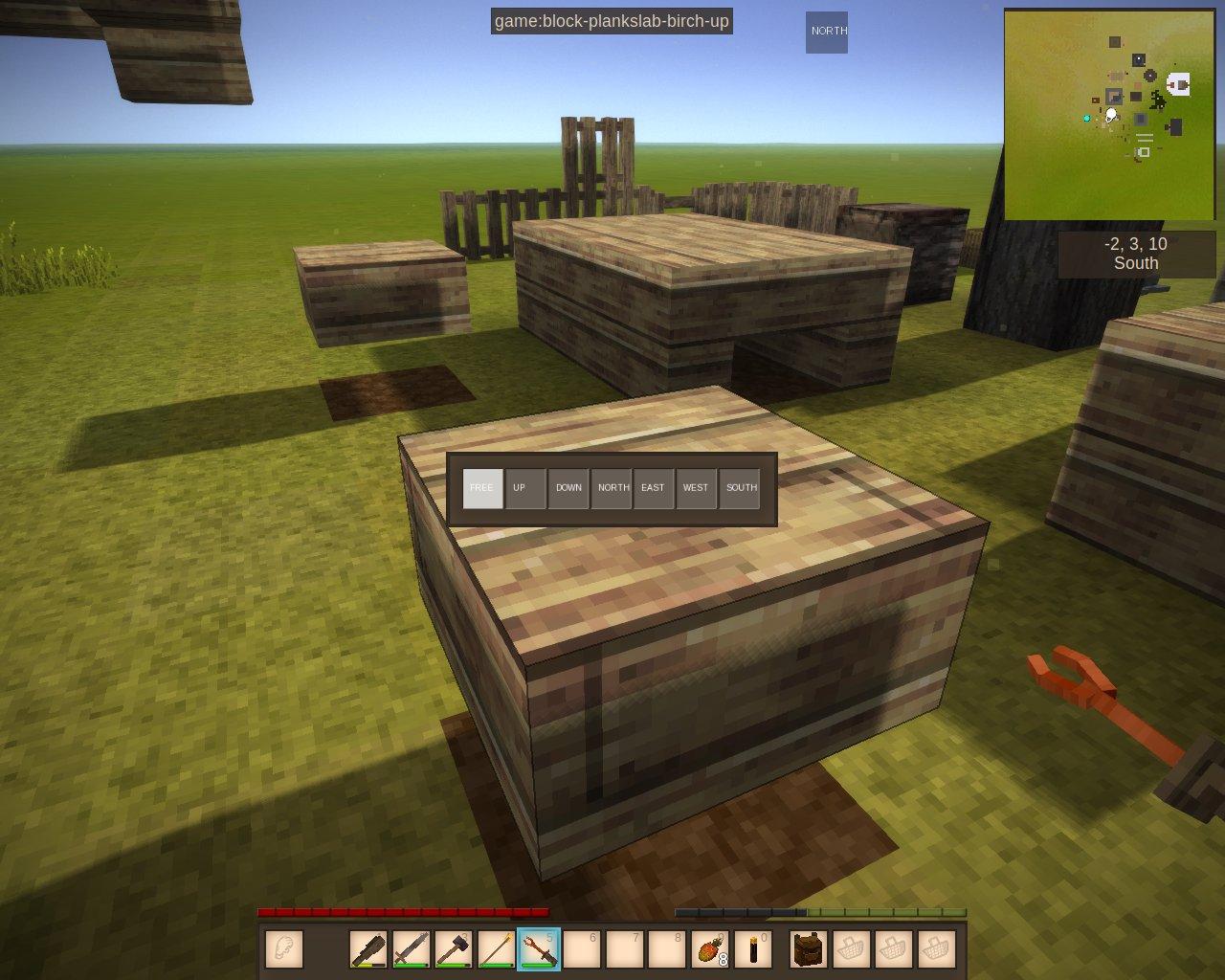Select the WEST orientation option

697,488
